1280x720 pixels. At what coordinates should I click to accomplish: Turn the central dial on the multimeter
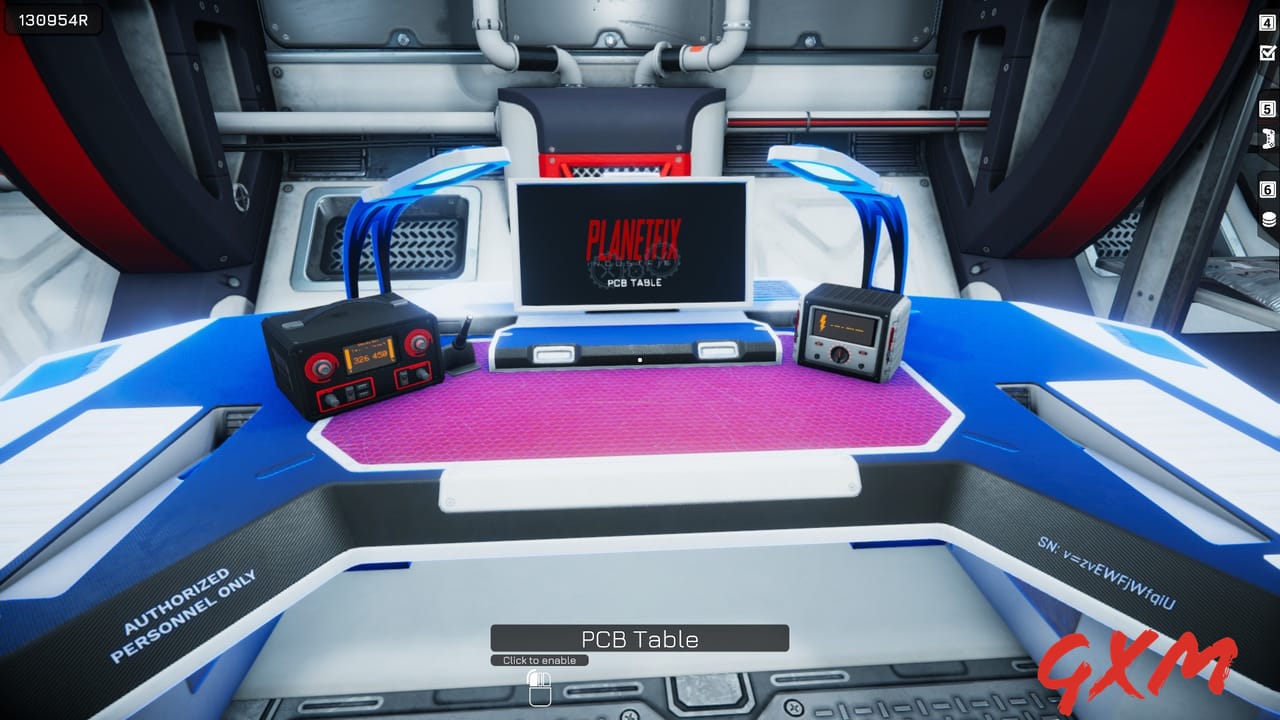click(839, 355)
